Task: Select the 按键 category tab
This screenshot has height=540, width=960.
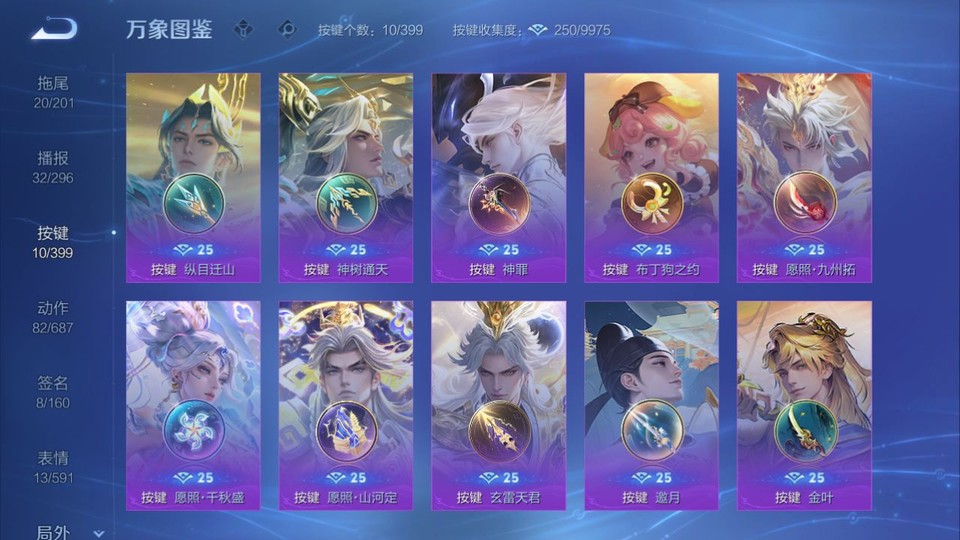Action: (53, 241)
